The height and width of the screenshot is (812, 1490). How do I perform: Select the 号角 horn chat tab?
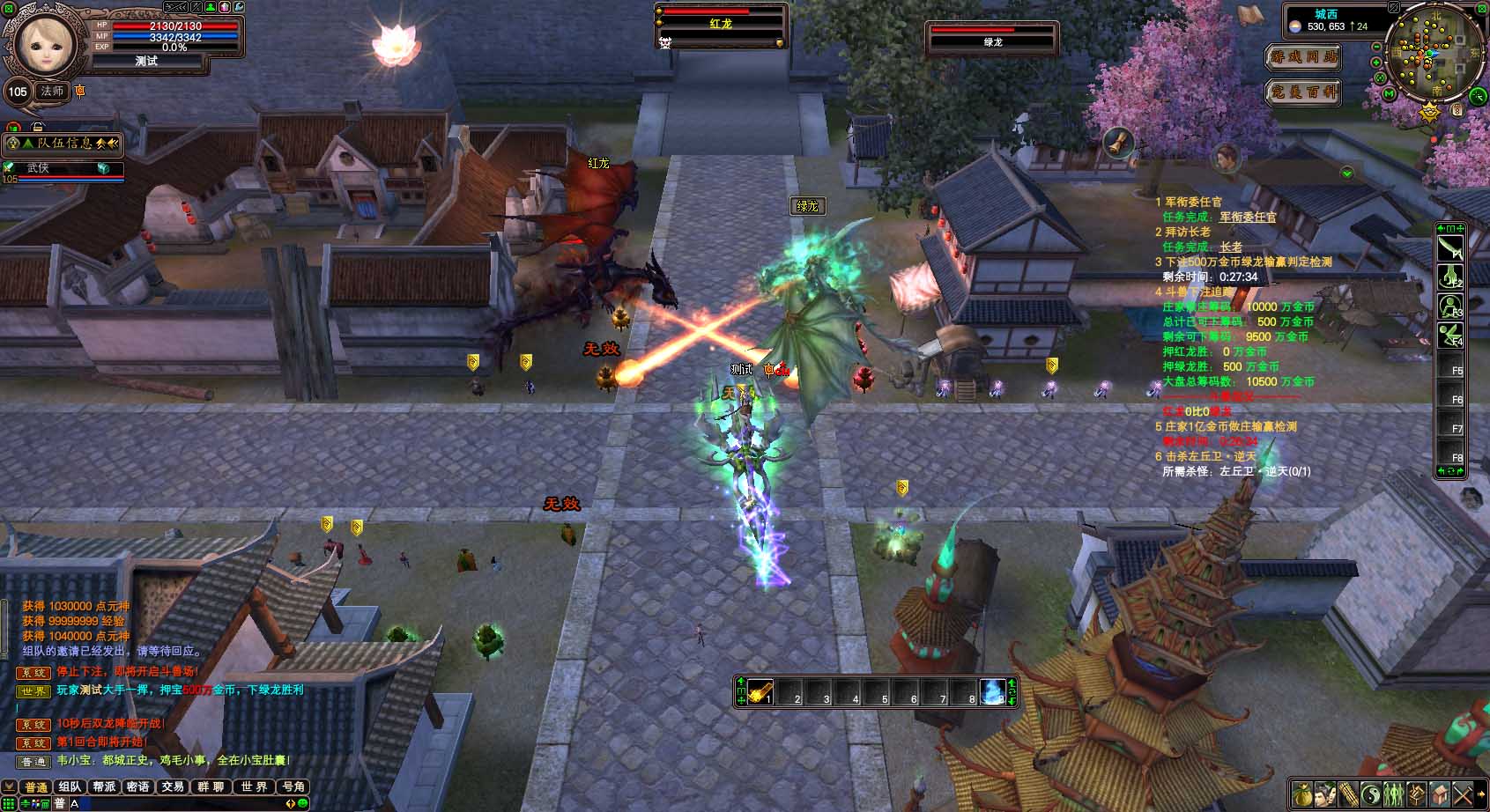pyautogui.click(x=293, y=786)
